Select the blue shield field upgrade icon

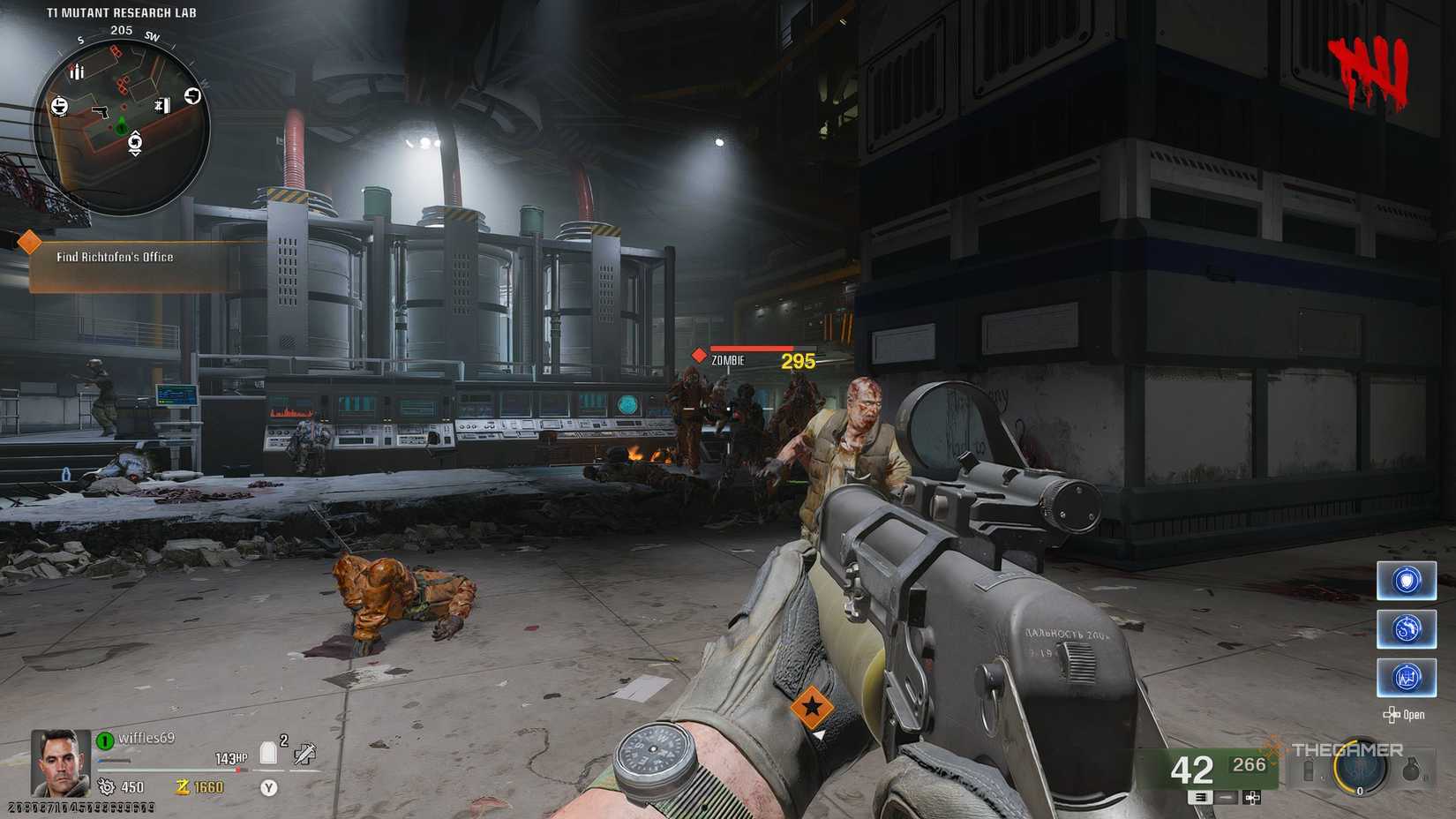tap(1405, 578)
